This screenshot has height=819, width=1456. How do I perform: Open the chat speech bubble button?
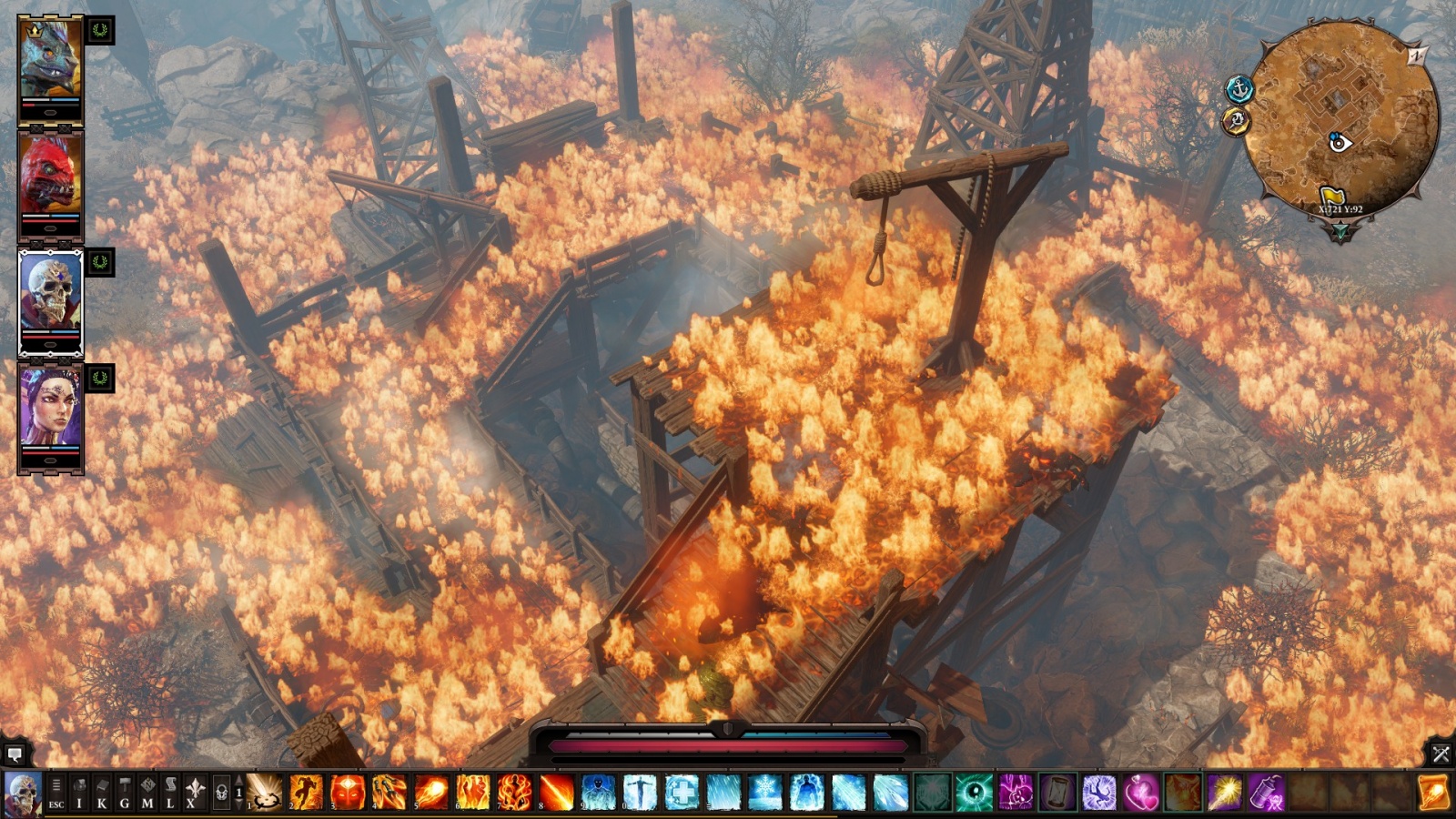[x=15, y=754]
